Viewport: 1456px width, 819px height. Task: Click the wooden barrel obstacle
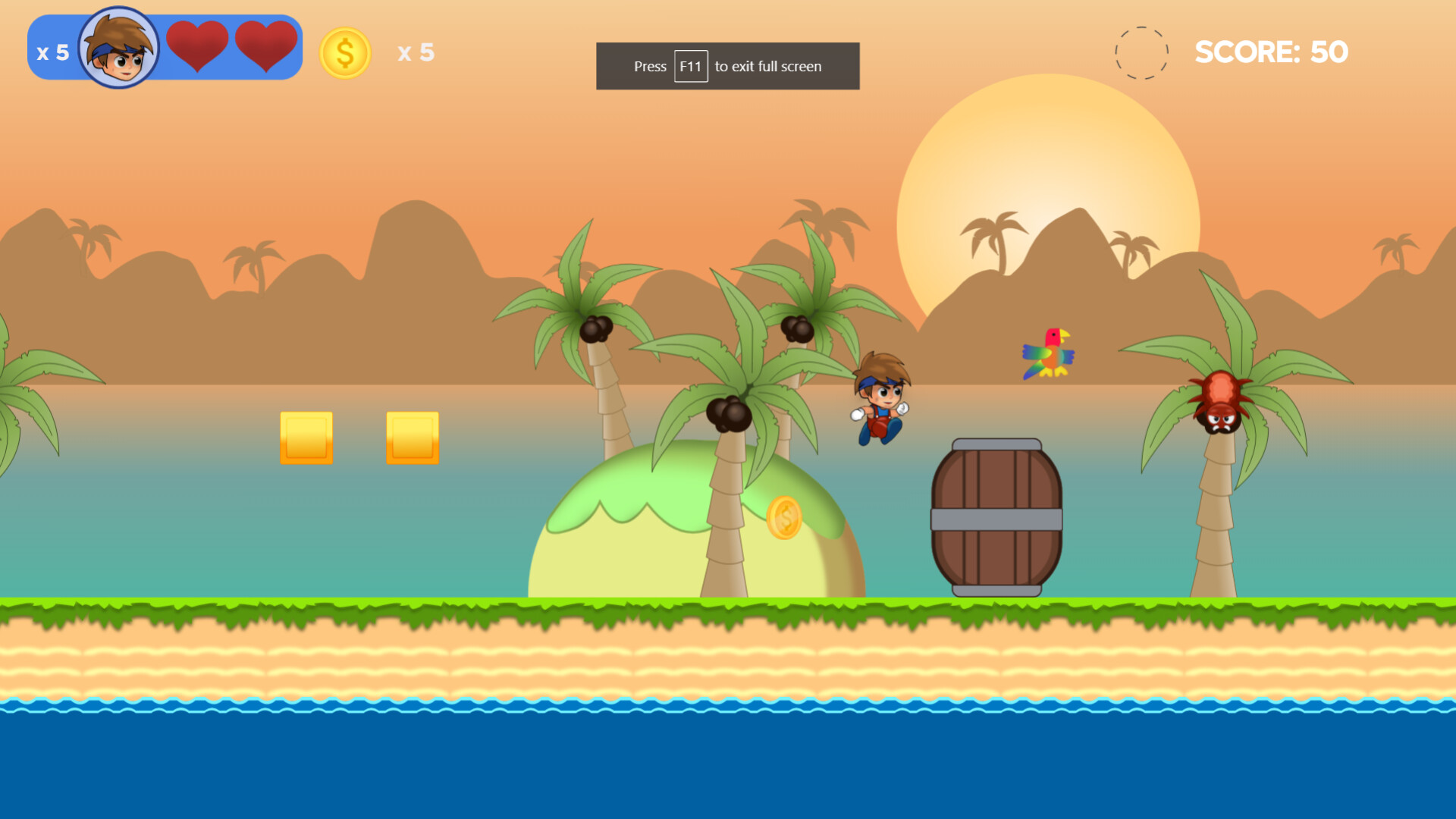(x=996, y=516)
